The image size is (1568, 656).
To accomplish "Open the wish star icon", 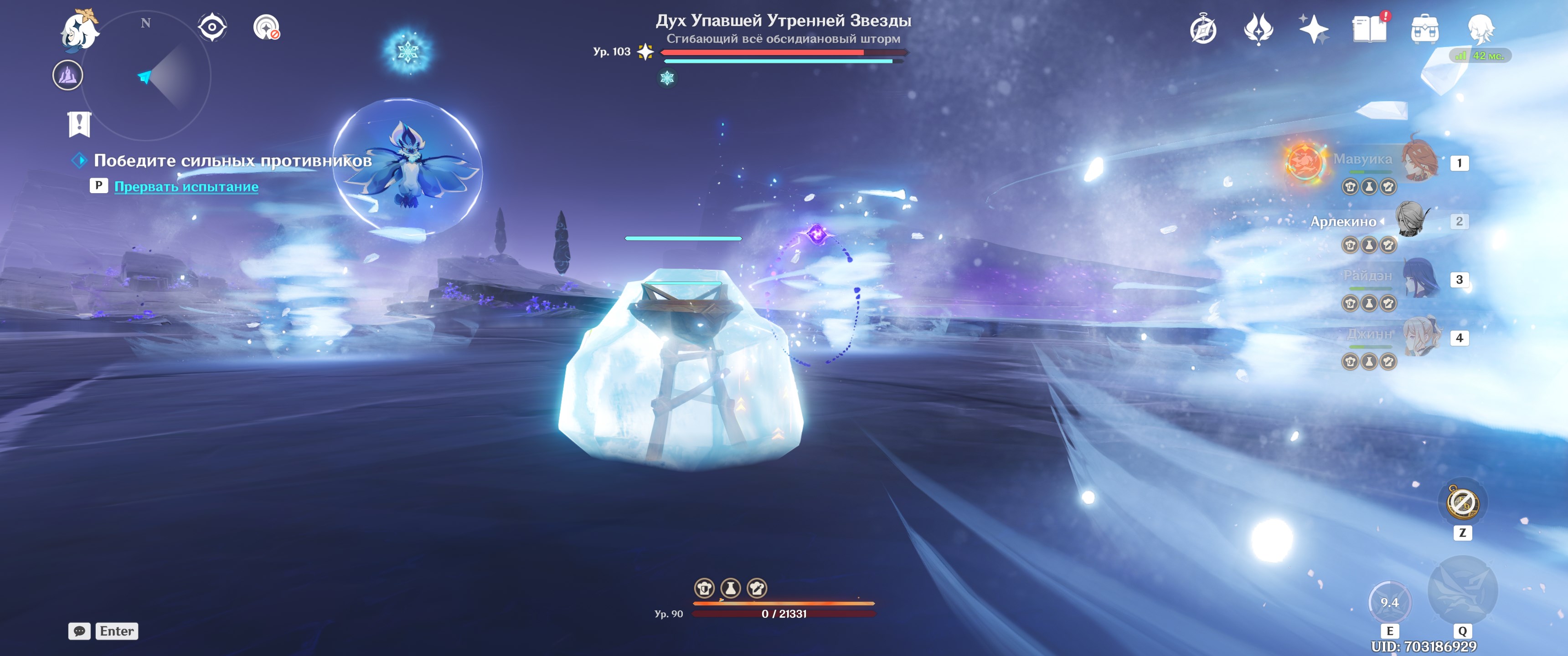I will (x=1313, y=29).
